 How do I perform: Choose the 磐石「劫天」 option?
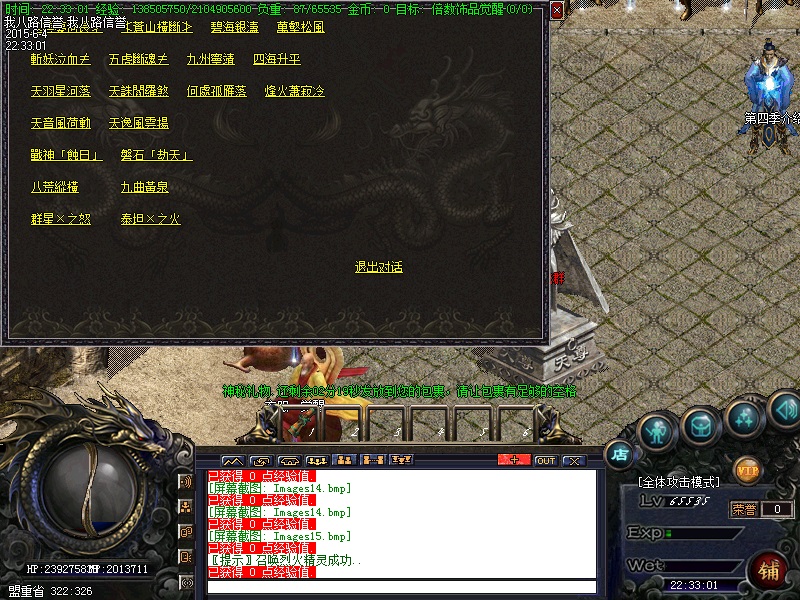156,155
